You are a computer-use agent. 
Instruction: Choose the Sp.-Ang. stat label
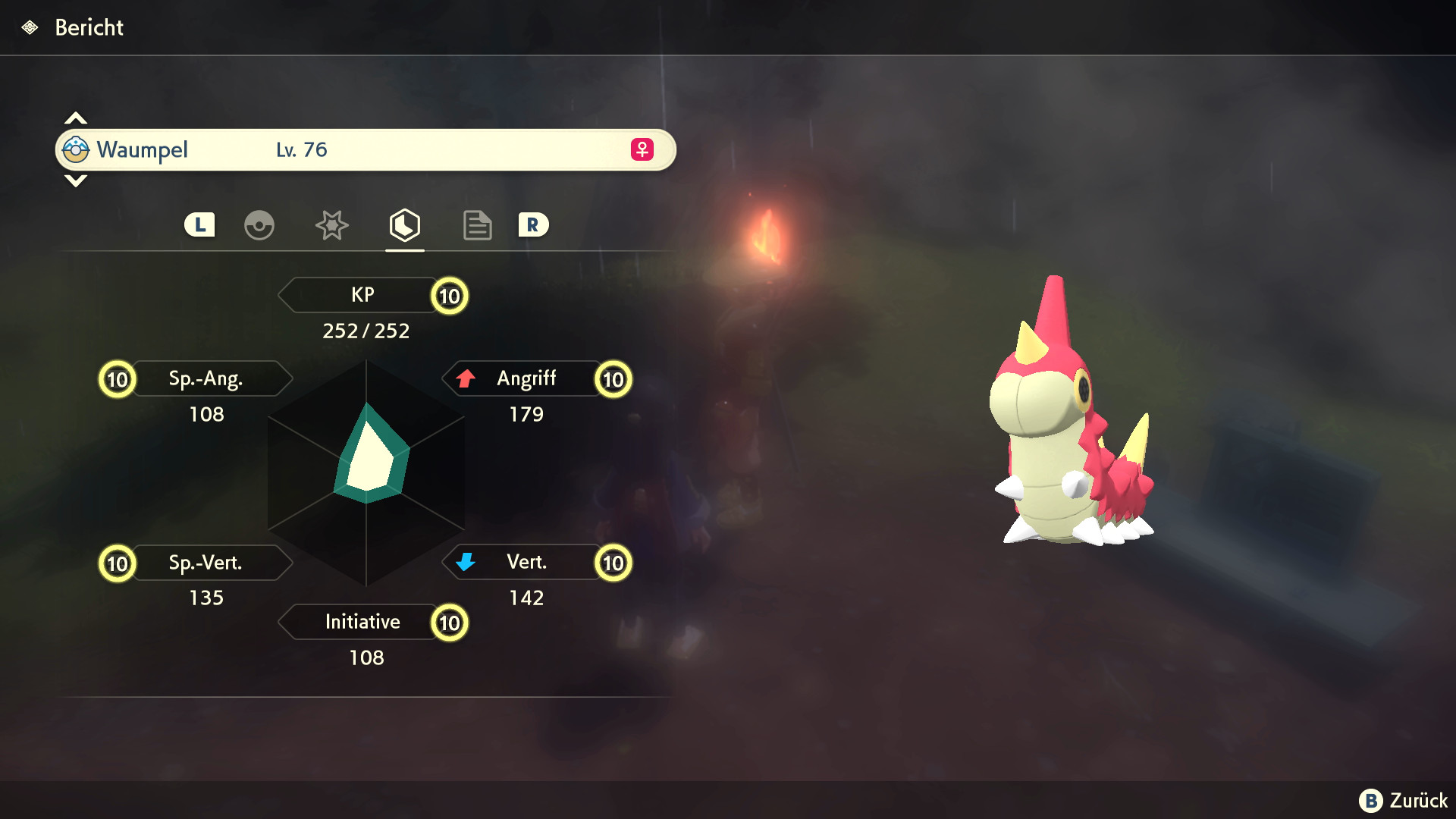click(x=206, y=378)
